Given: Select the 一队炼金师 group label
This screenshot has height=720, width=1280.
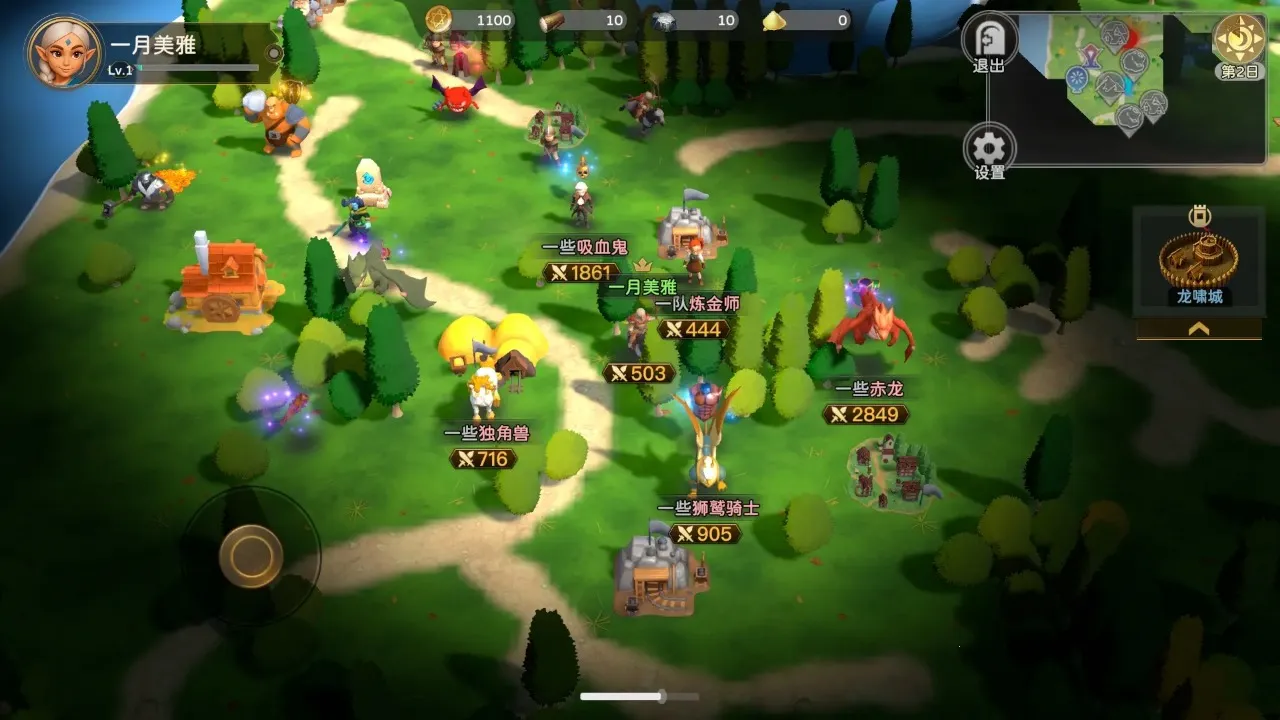Looking at the screenshot, I should coord(698,306).
